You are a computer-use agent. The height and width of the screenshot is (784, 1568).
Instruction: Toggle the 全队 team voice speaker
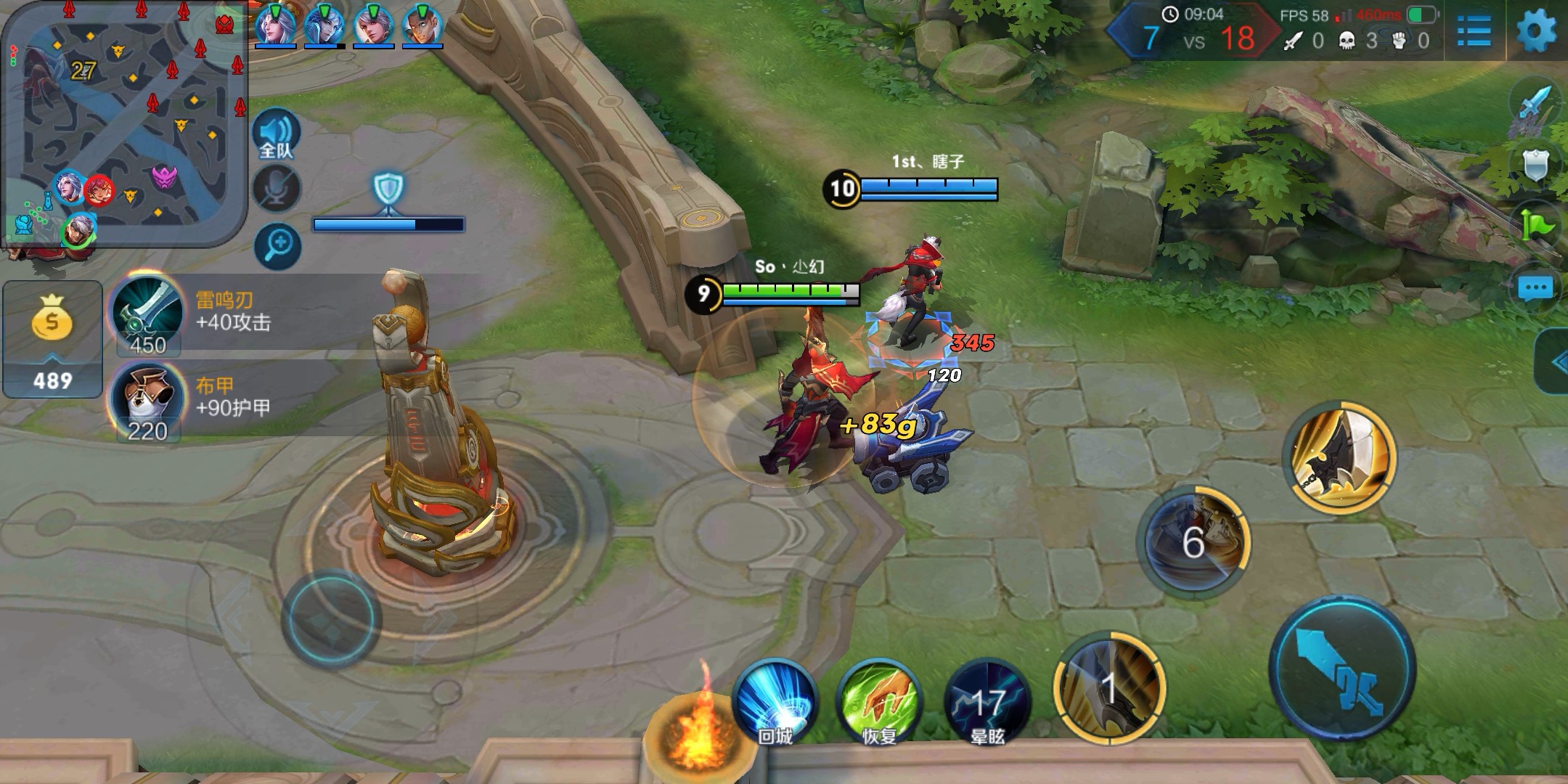tap(276, 136)
